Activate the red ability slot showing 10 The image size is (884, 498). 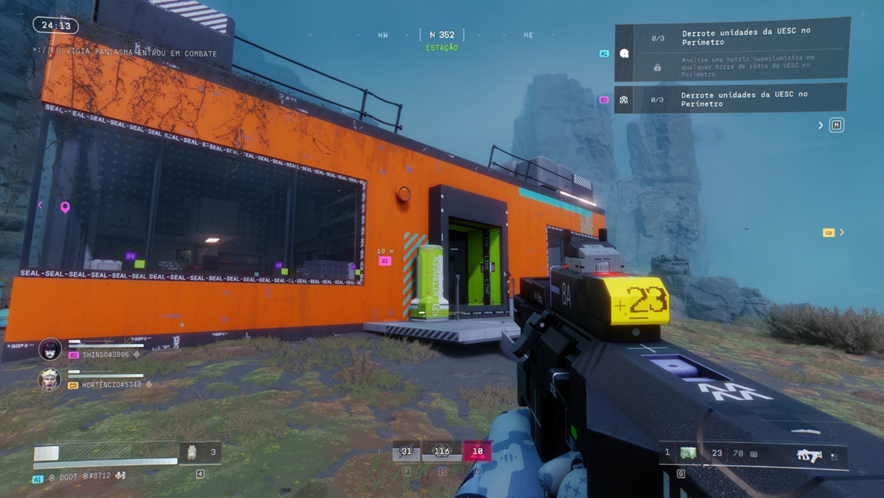477,452
